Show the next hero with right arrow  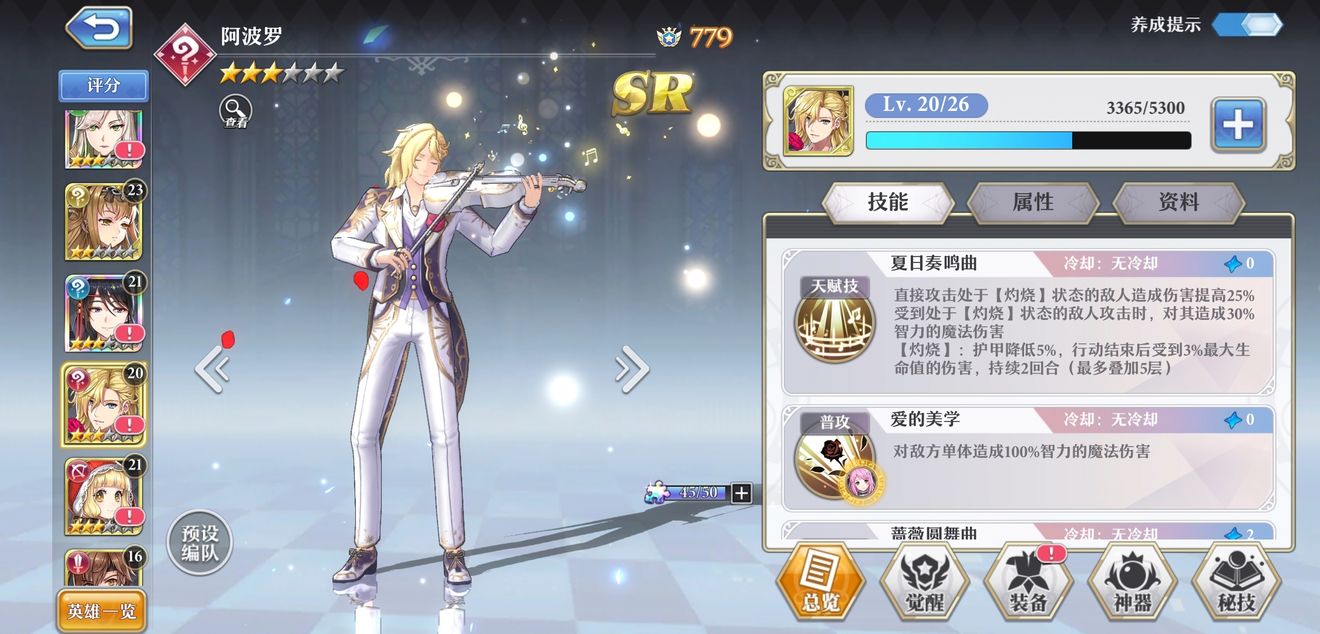click(632, 369)
